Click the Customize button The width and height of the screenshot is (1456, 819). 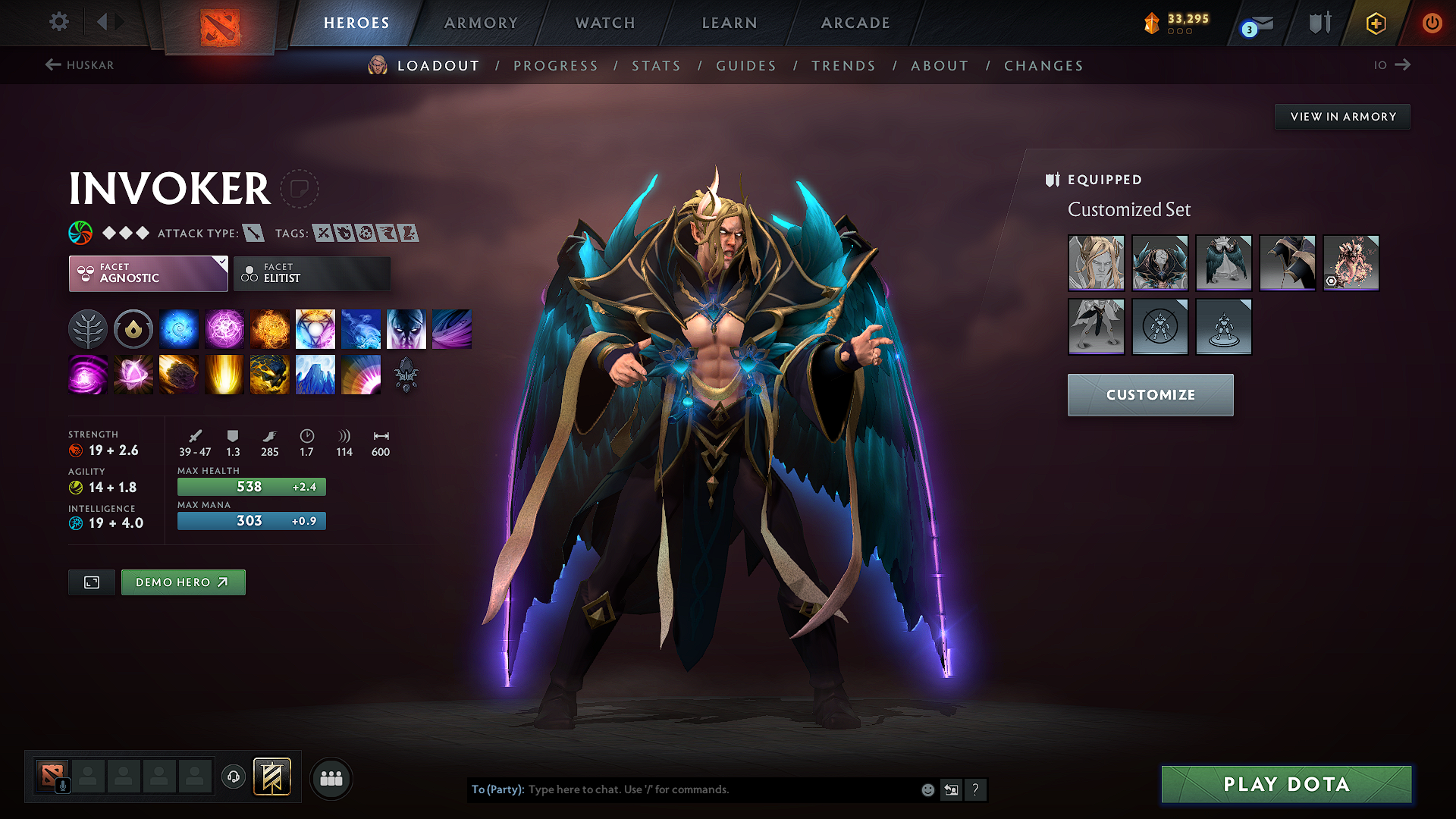click(x=1150, y=394)
